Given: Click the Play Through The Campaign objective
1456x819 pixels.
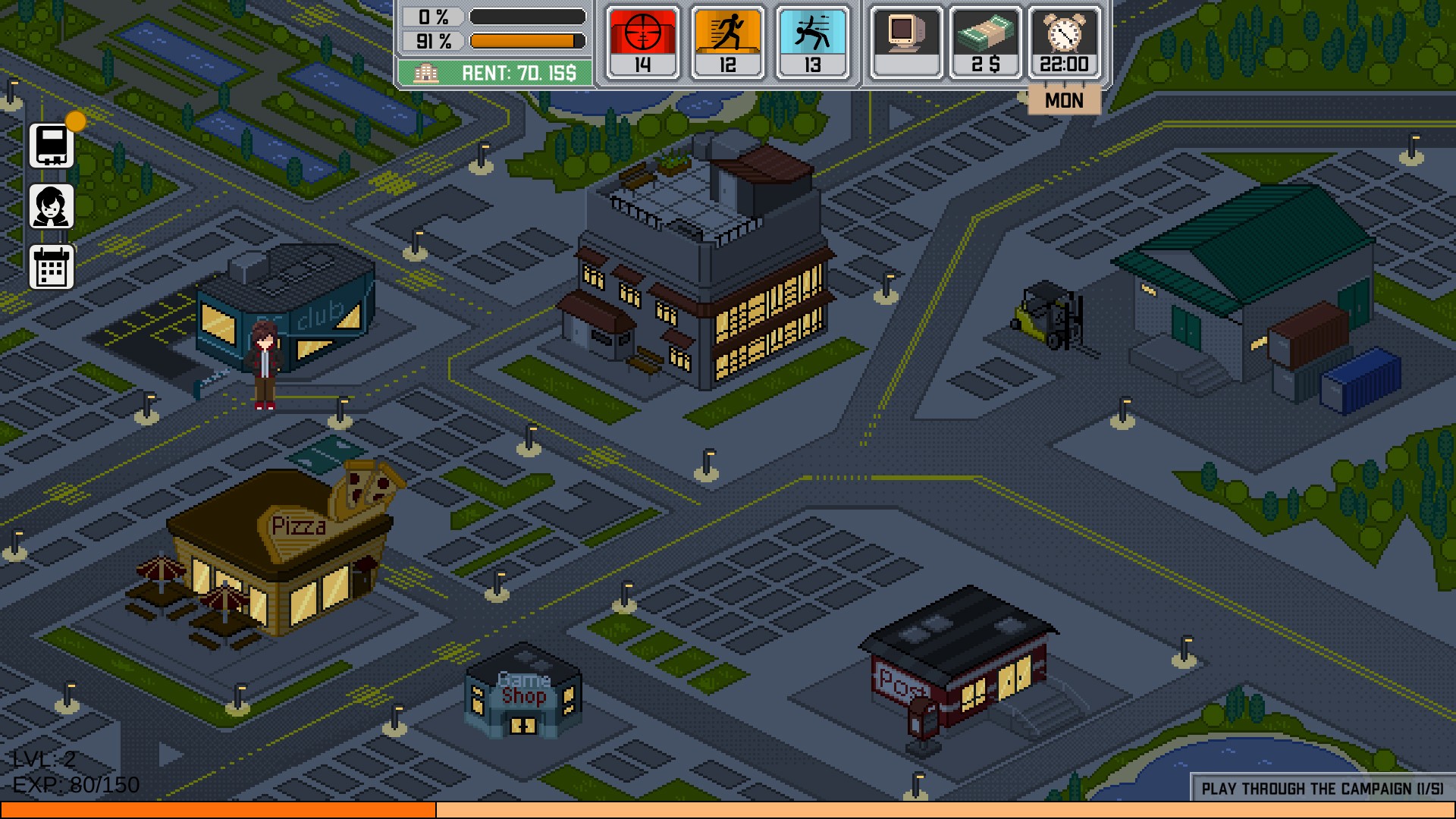Looking at the screenshot, I should pyautogui.click(x=1322, y=788).
